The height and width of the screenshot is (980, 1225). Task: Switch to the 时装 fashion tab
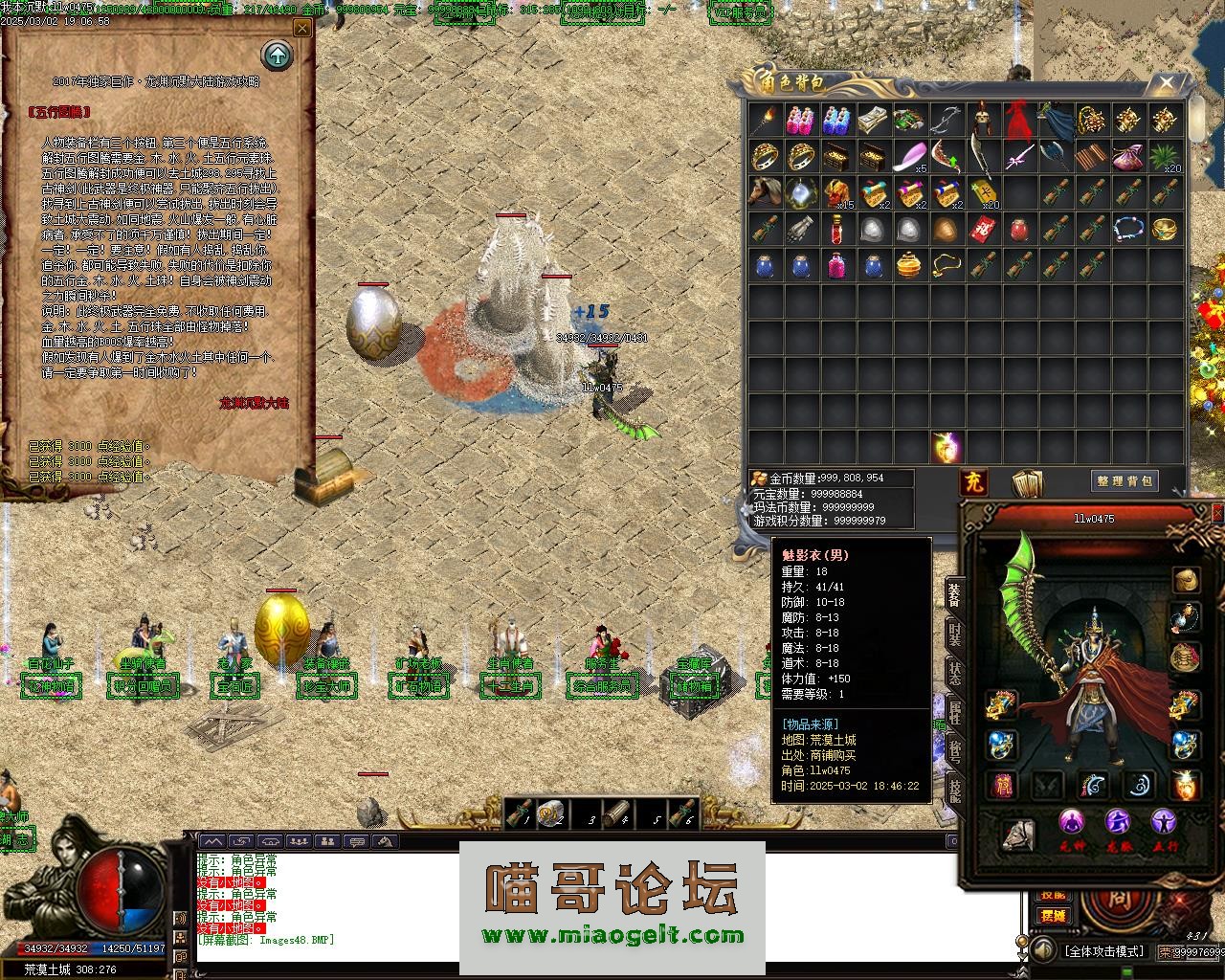click(954, 633)
